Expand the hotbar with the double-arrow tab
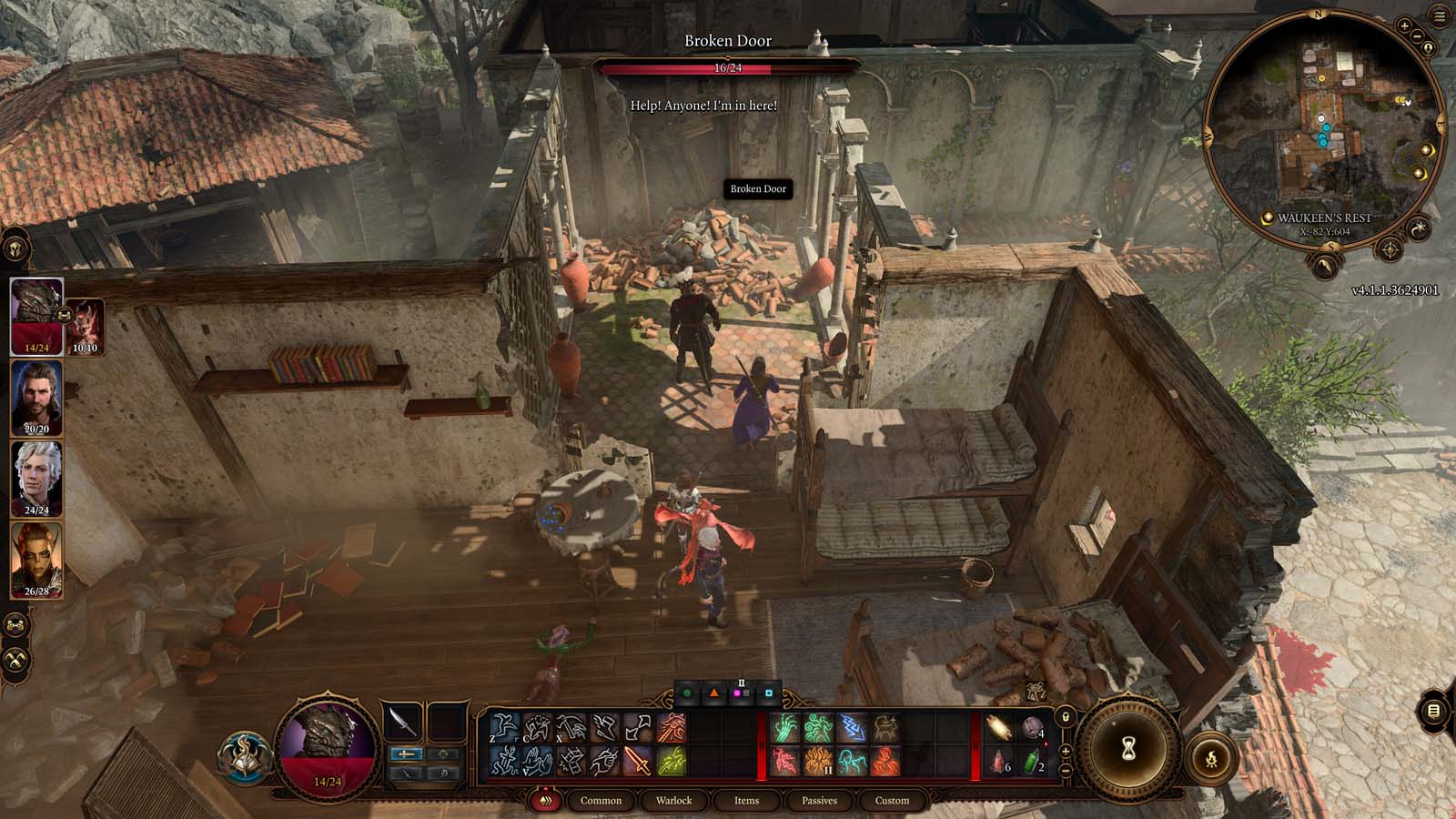The width and height of the screenshot is (1456, 819). [546, 800]
